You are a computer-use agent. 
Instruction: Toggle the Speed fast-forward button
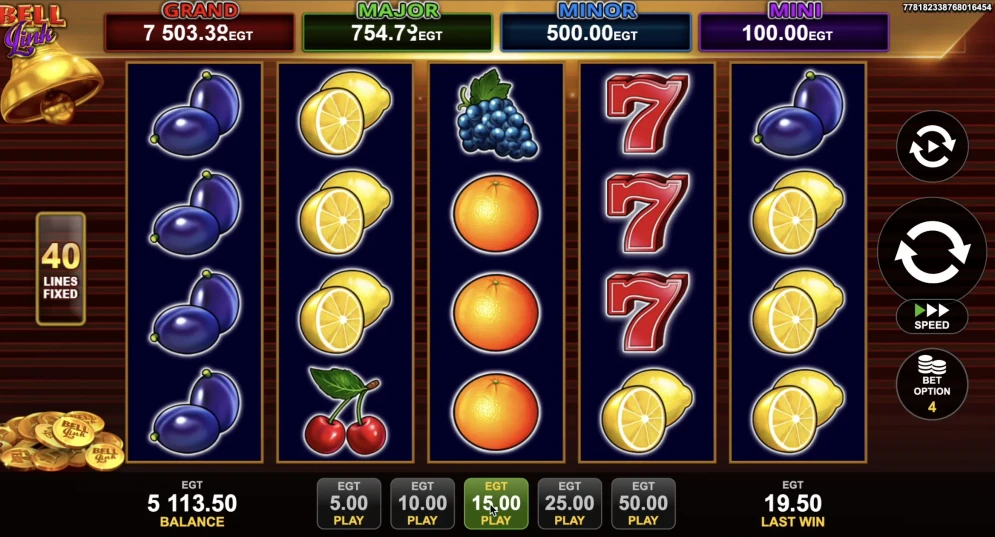click(932, 317)
